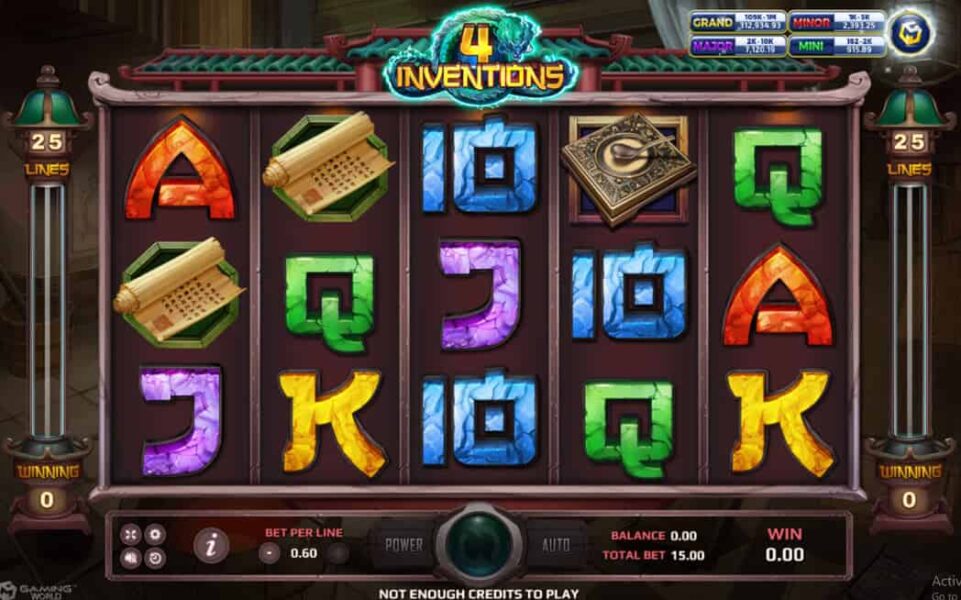Screen dimensions: 961x600
Task: Toggle fullscreen mode
Action: 131,534
